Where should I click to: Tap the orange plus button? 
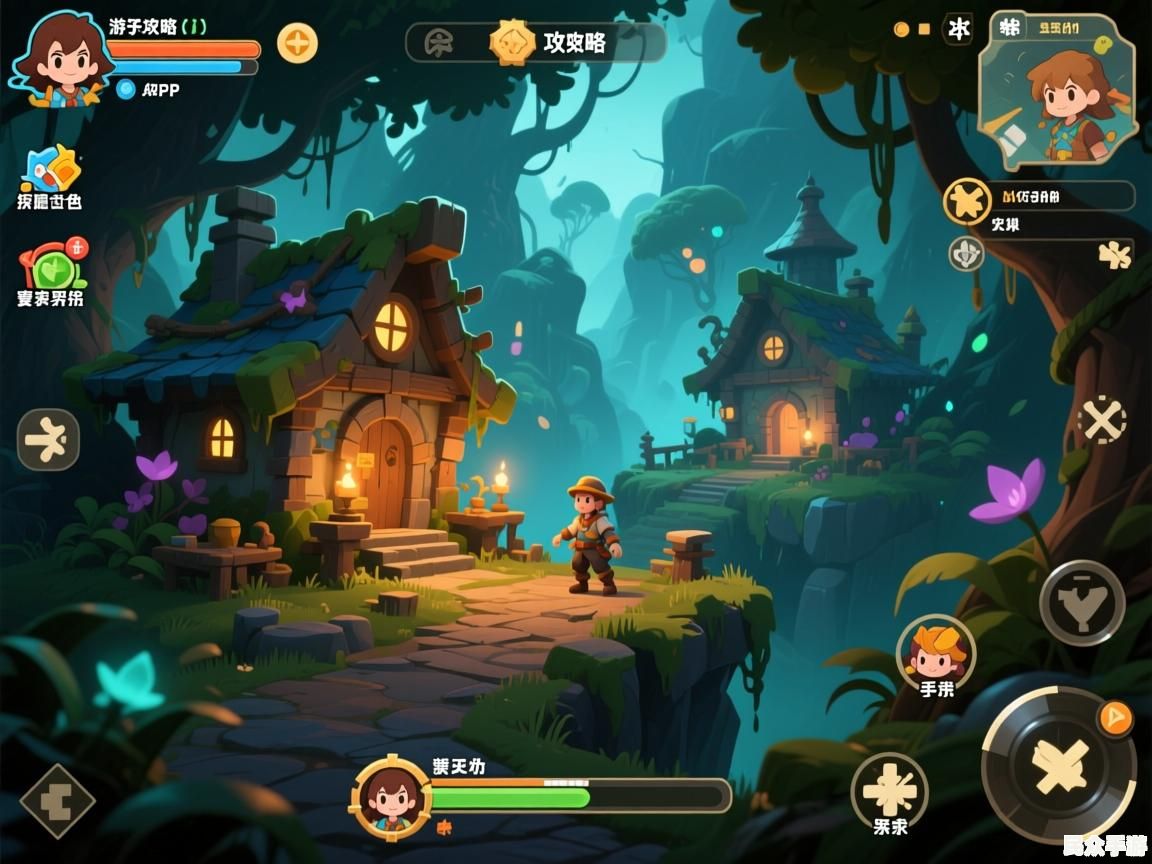[x=297, y=43]
